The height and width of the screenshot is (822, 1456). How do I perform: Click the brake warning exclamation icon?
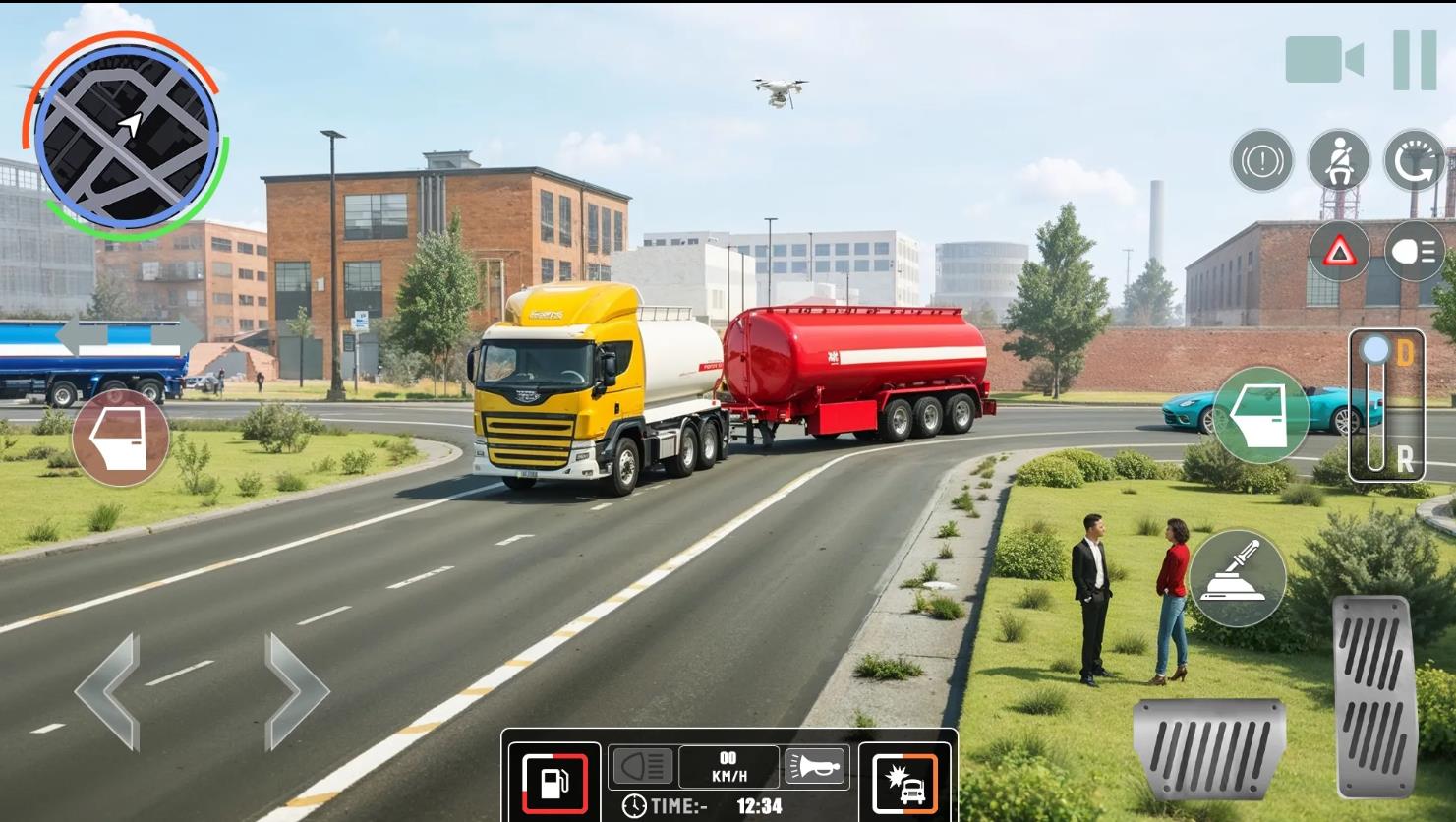(1262, 160)
